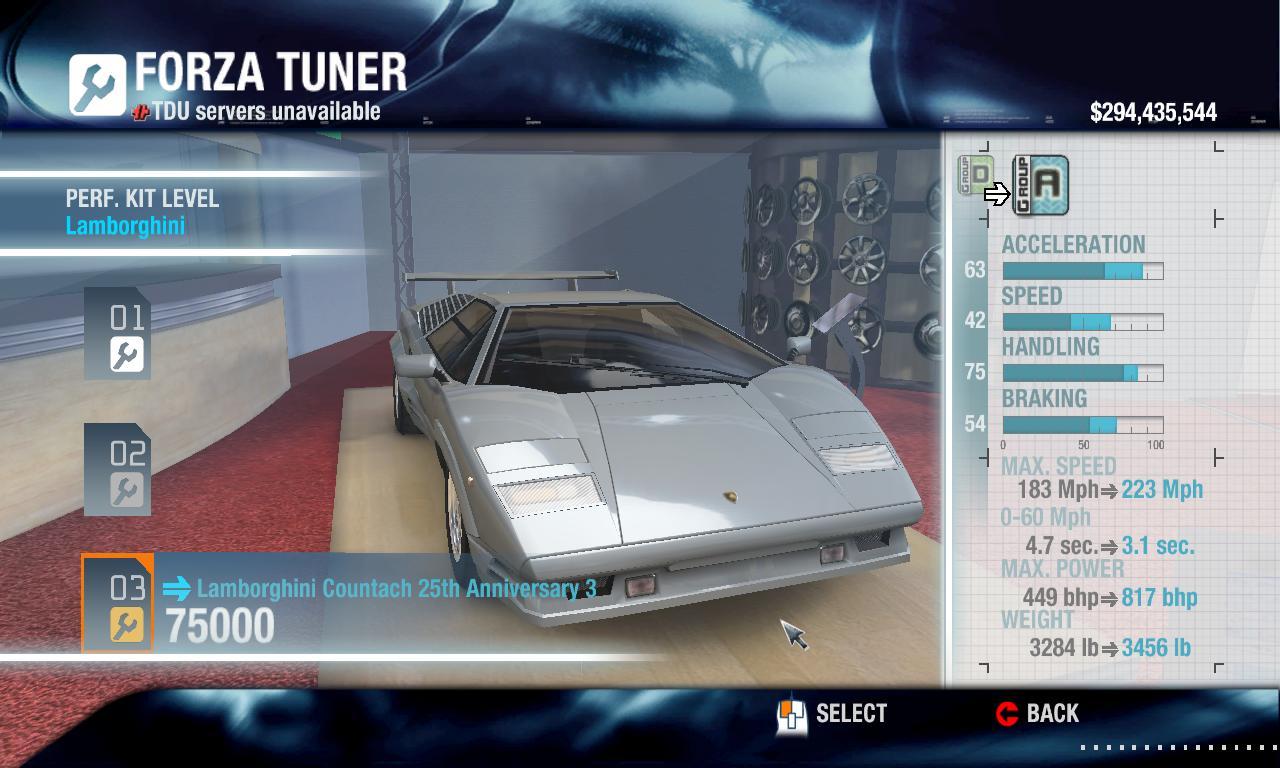The height and width of the screenshot is (768, 1280).
Task: Click the SELECT button
Action: tap(832, 714)
